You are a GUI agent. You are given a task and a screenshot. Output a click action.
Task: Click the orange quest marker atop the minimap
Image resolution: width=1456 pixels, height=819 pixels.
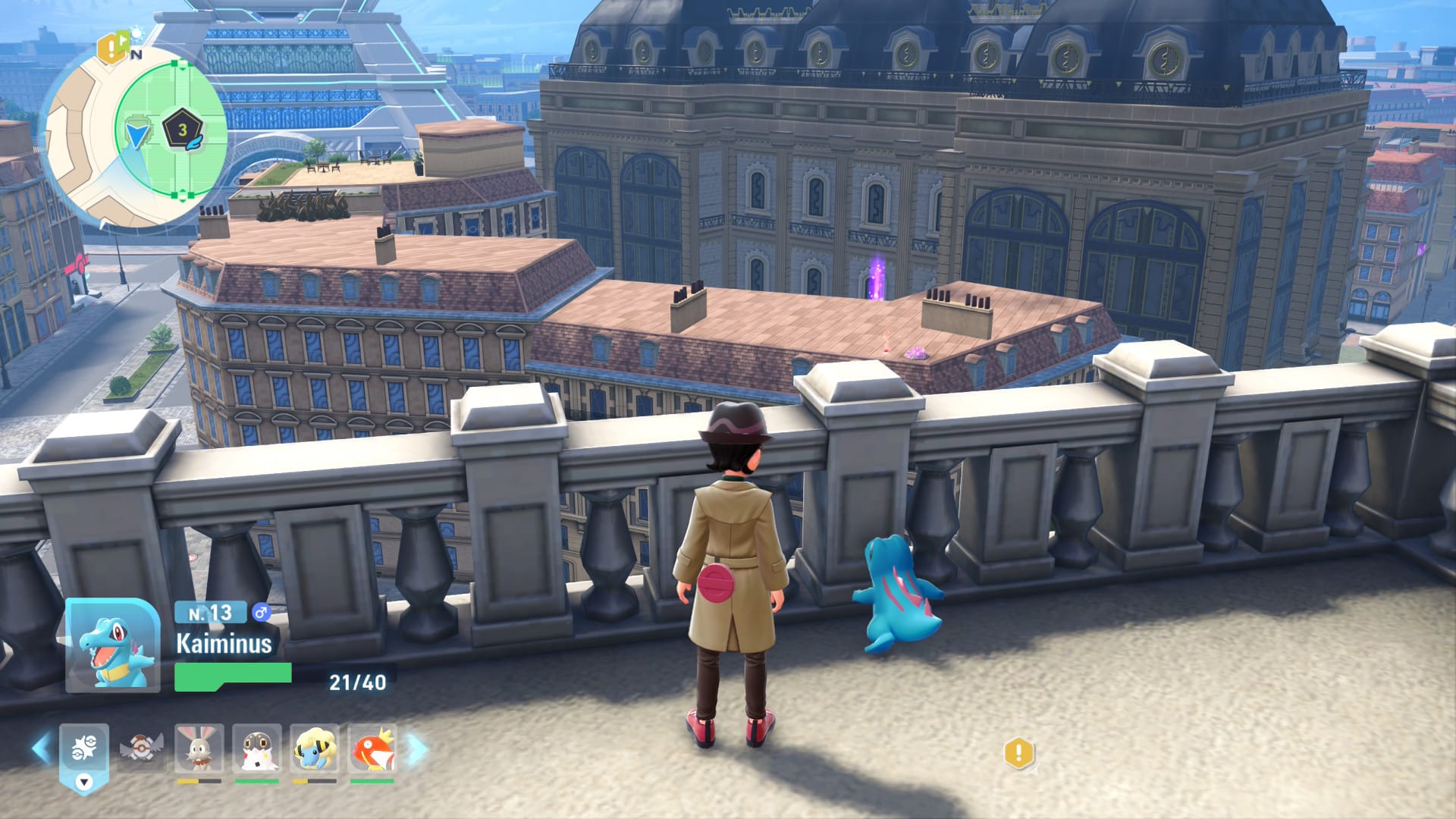click(112, 49)
